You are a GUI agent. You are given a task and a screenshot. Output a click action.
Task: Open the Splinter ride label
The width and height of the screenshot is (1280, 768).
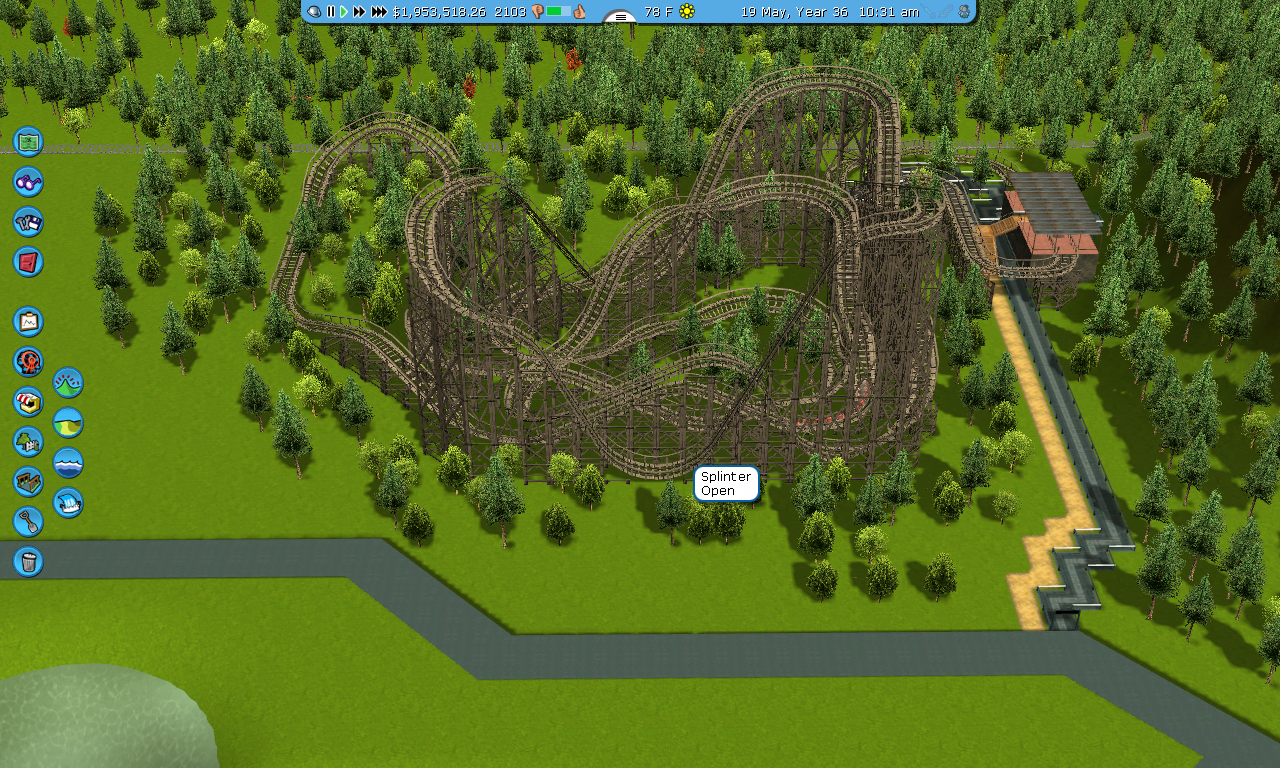(x=726, y=484)
